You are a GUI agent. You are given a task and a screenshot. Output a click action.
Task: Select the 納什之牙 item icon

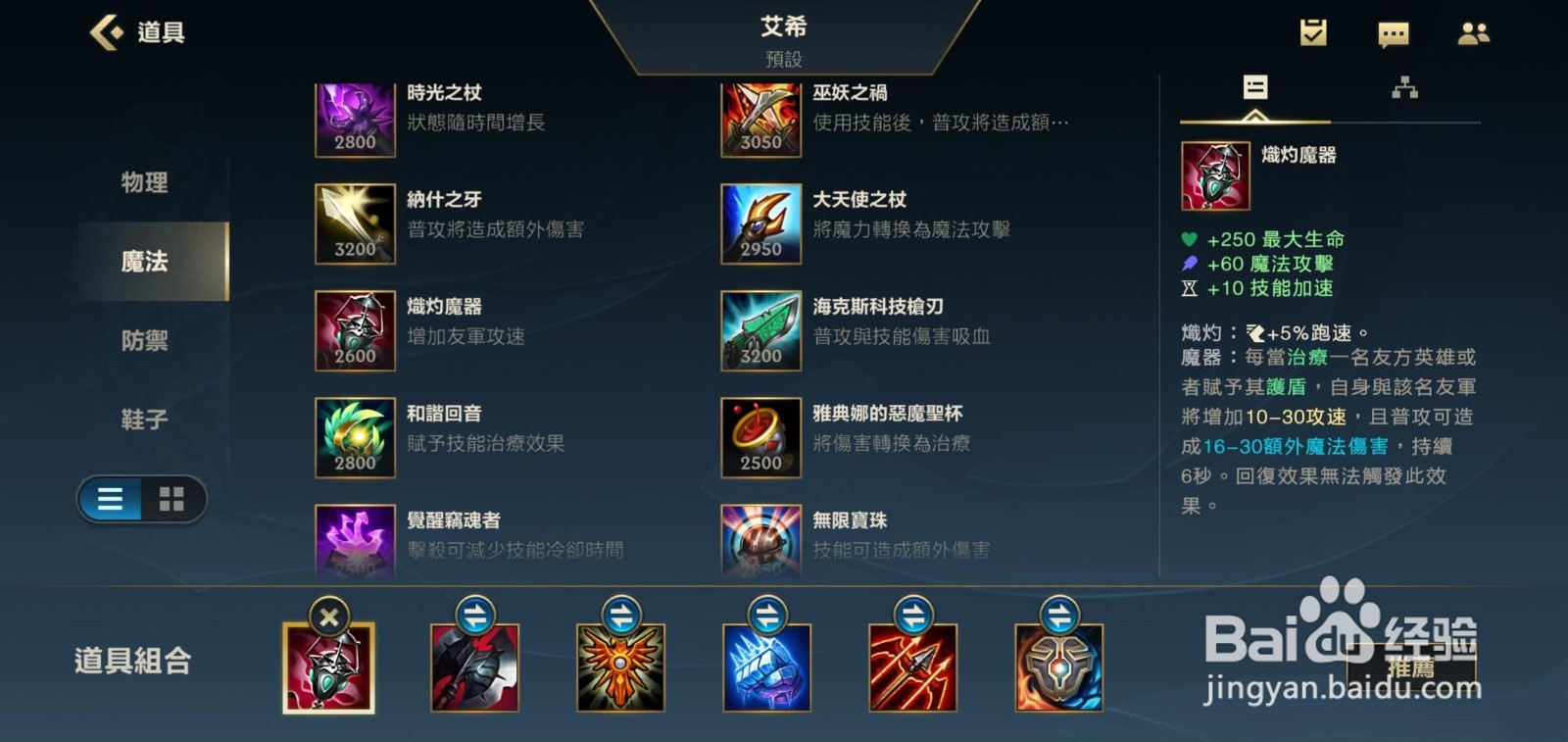pos(353,224)
